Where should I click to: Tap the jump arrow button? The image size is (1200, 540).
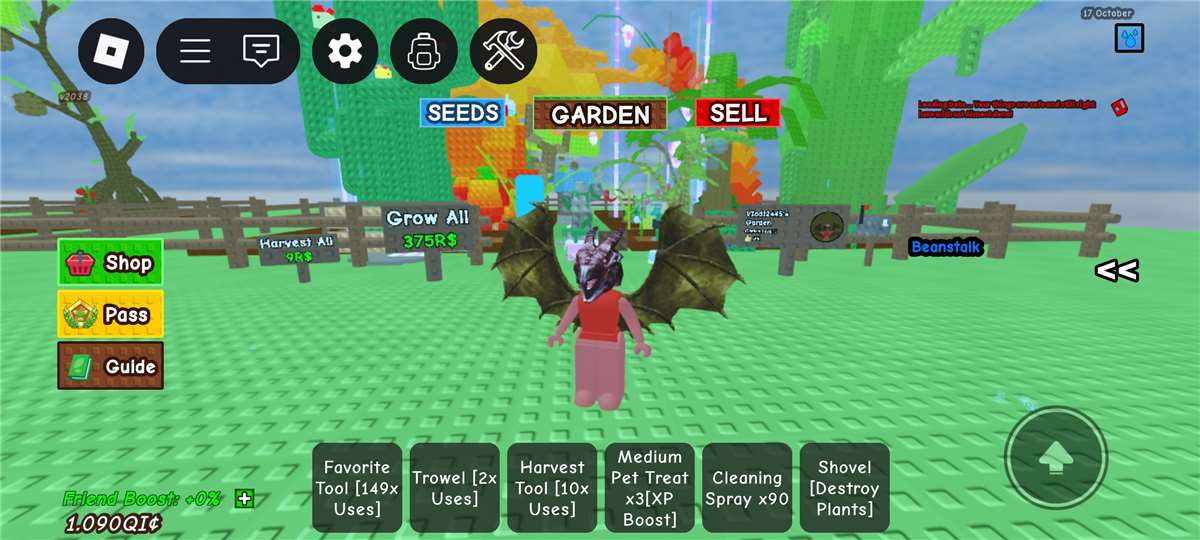pyautogui.click(x=1055, y=459)
